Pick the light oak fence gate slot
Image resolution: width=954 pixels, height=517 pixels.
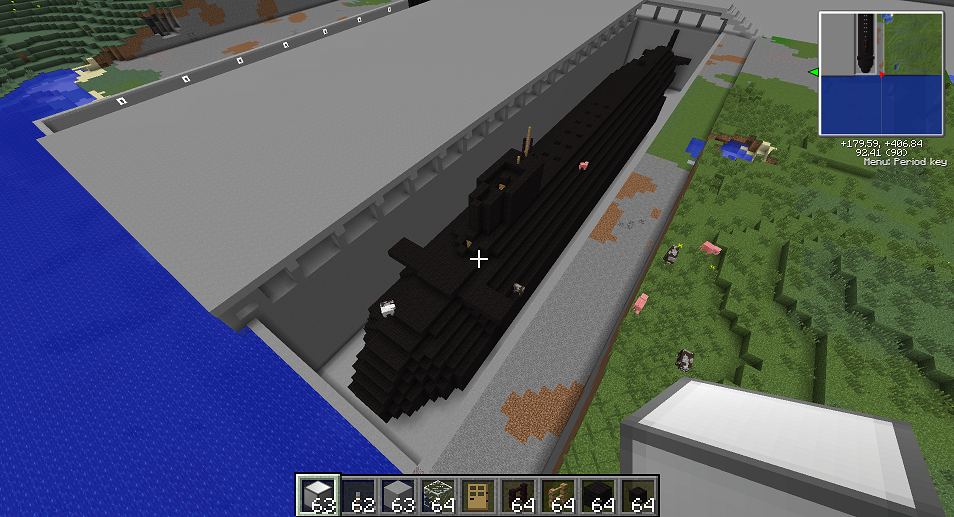click(x=557, y=495)
